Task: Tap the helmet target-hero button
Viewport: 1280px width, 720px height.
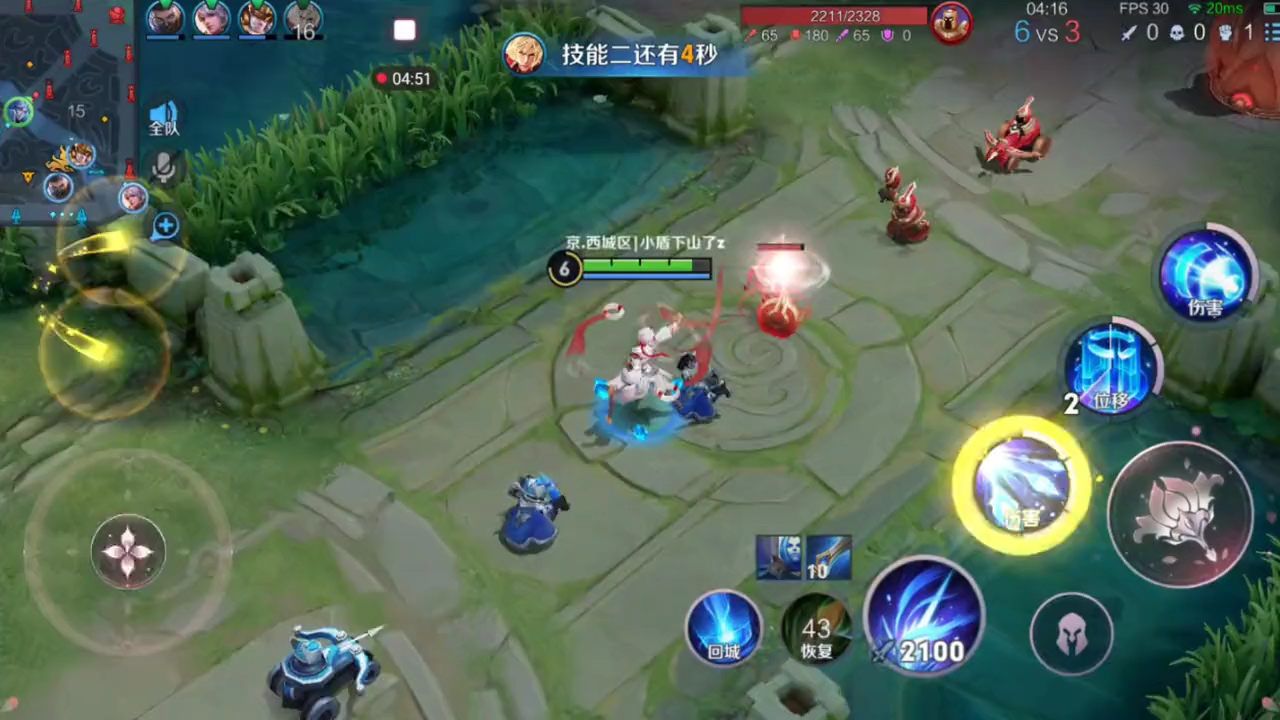Action: click(1071, 634)
